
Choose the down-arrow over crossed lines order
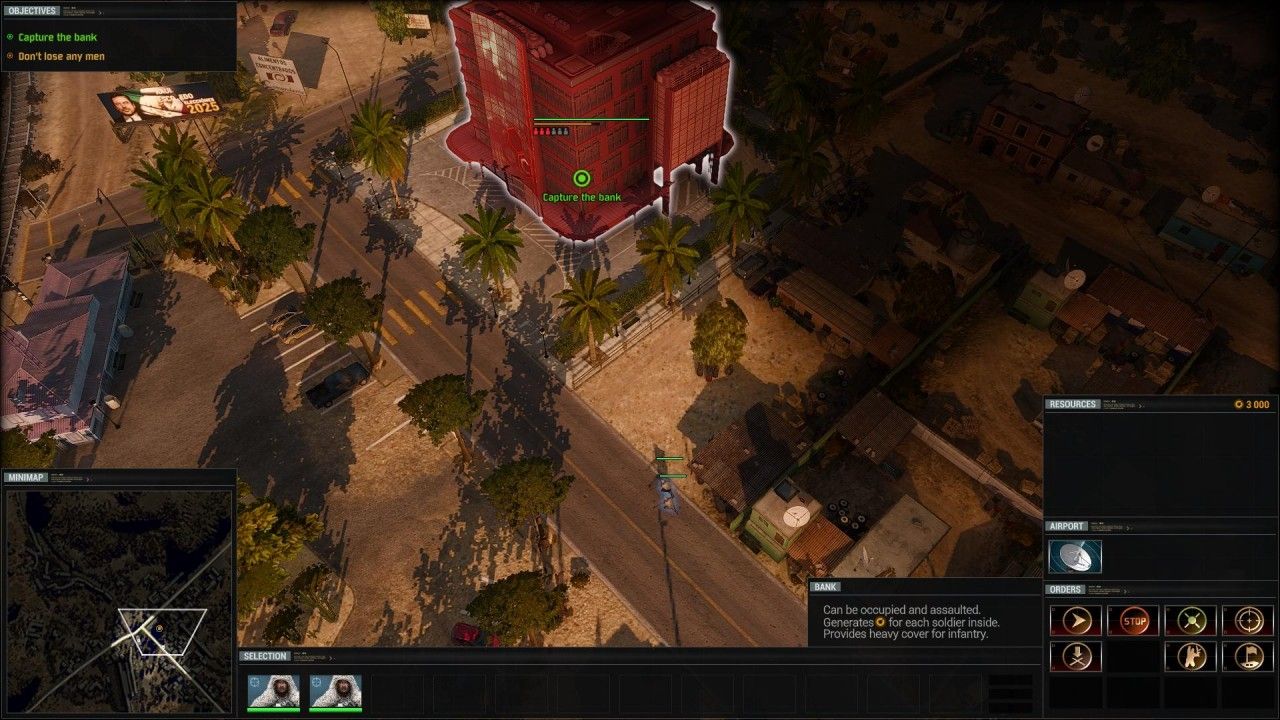click(x=1076, y=657)
